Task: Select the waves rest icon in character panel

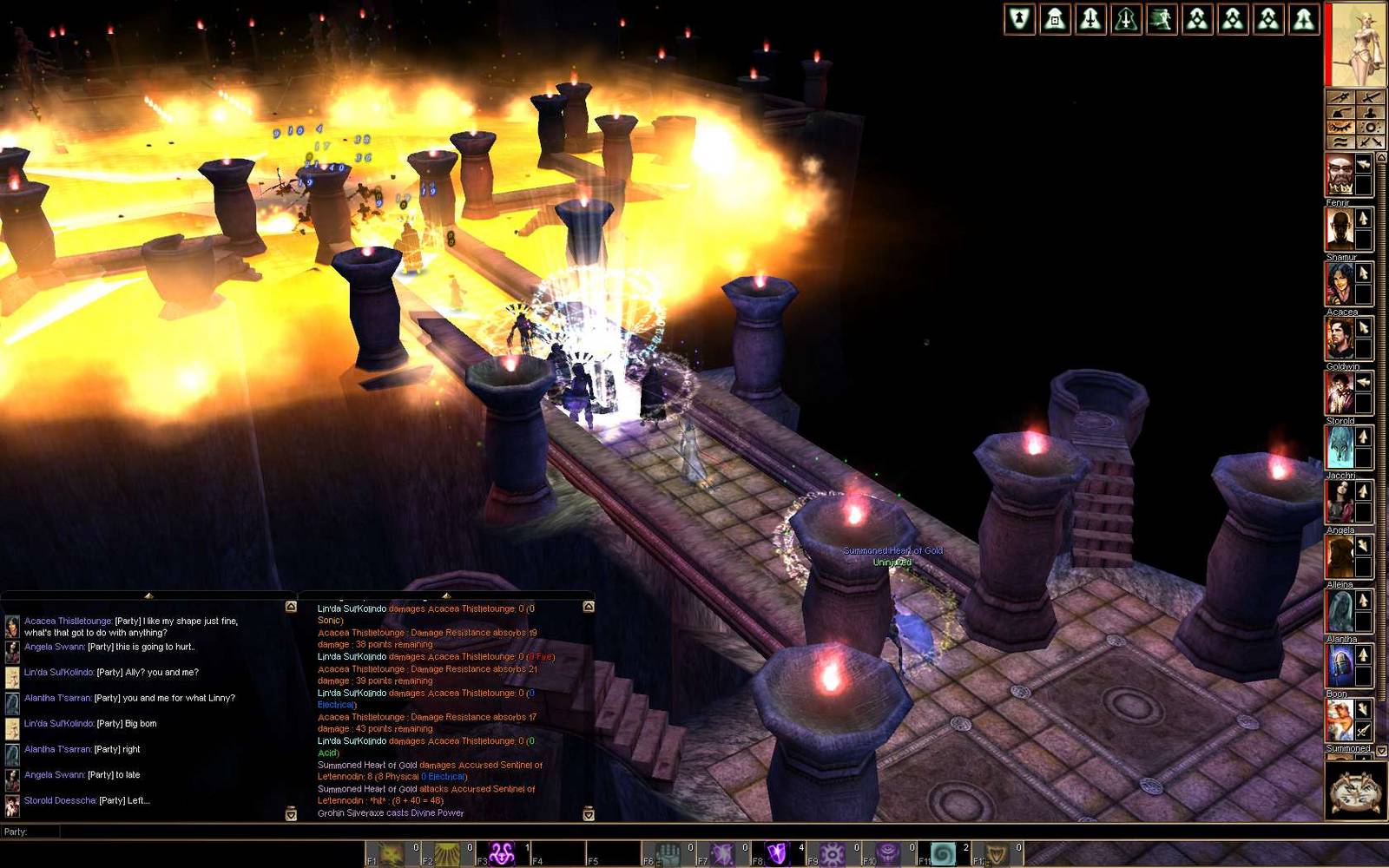Action: pyautogui.click(x=1340, y=141)
